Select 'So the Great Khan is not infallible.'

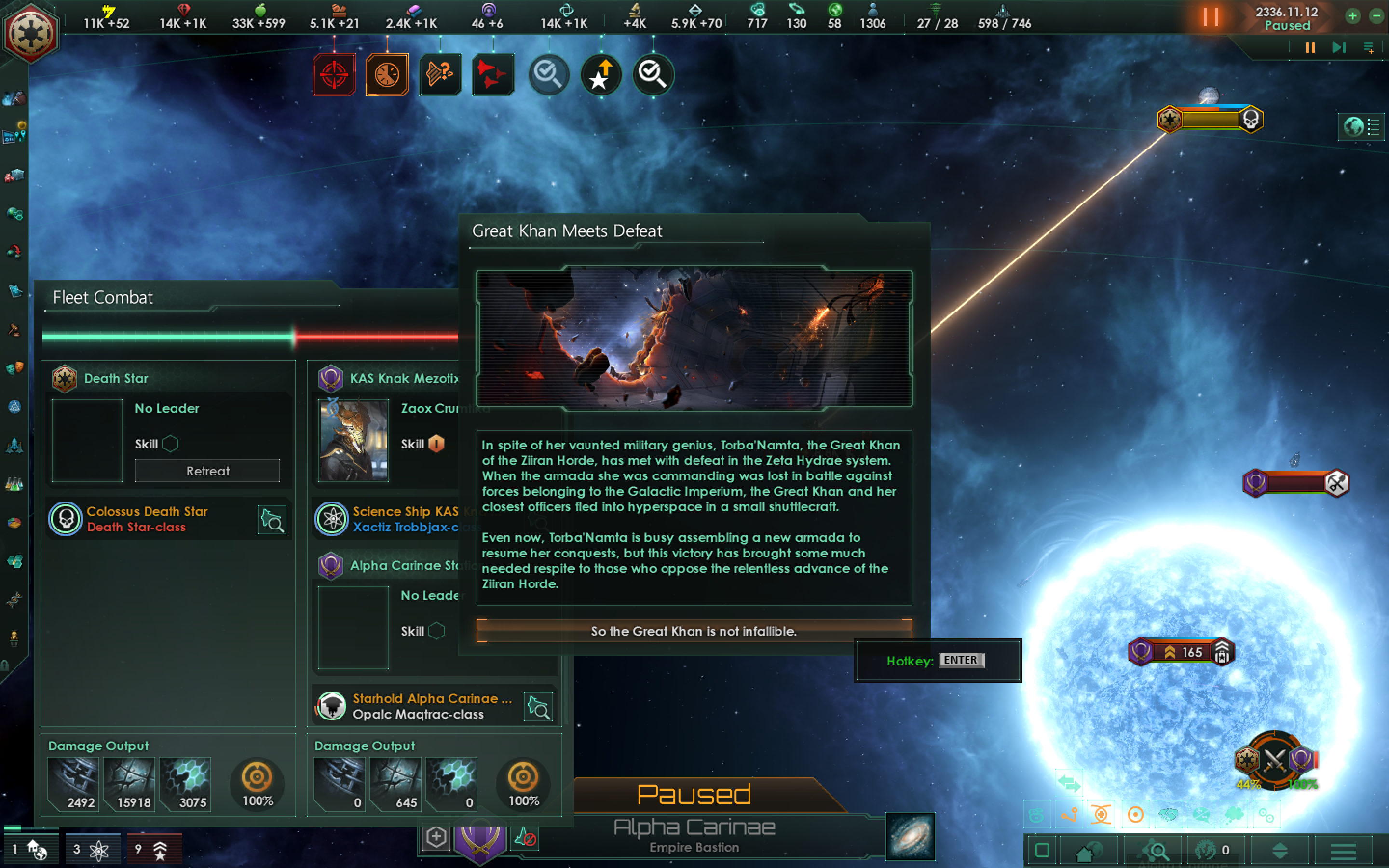694,631
